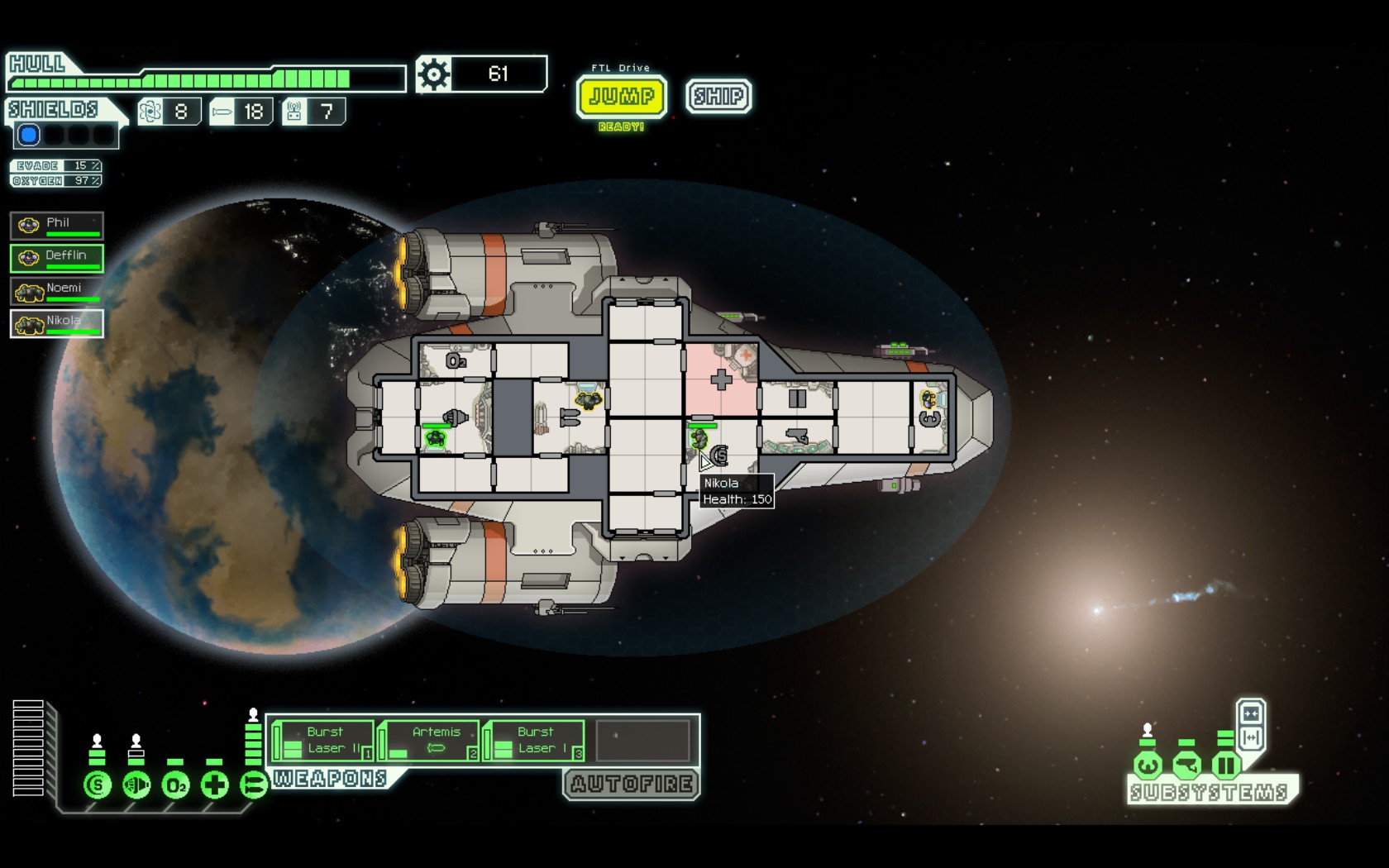Toggle the Autofire button
Screen dimensions: 1389x868
[632, 784]
